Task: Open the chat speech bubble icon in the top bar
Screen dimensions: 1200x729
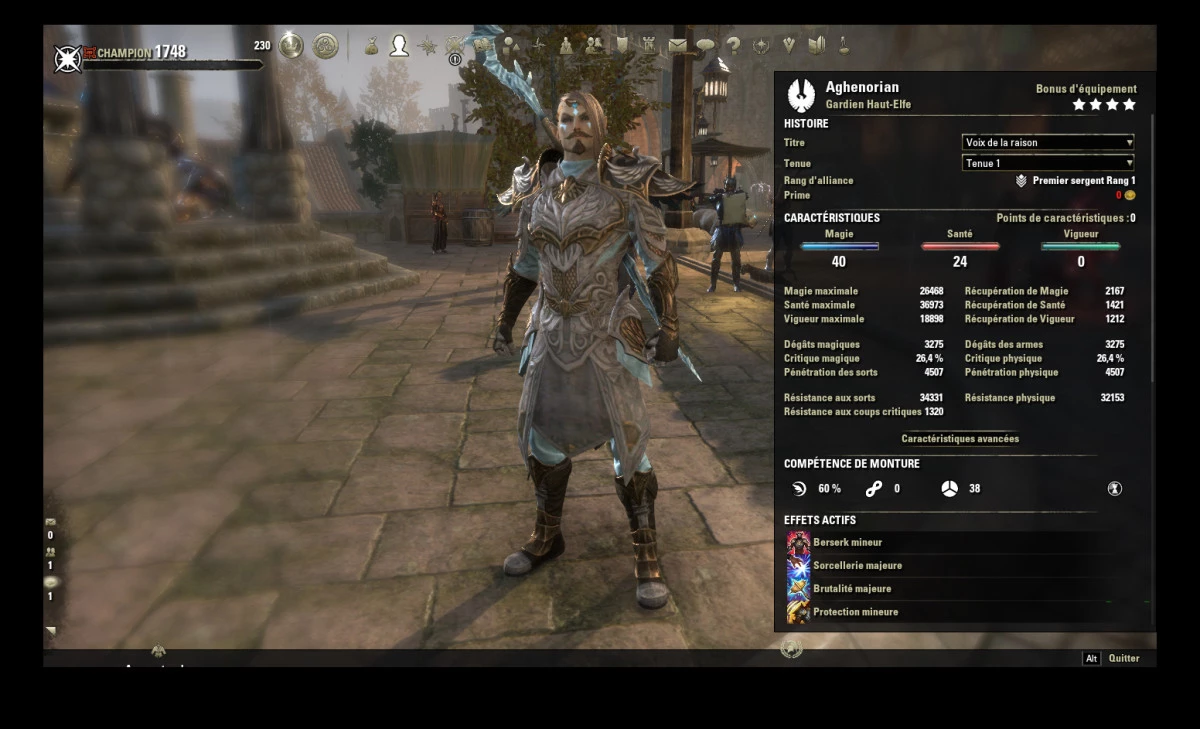Action: [706, 45]
